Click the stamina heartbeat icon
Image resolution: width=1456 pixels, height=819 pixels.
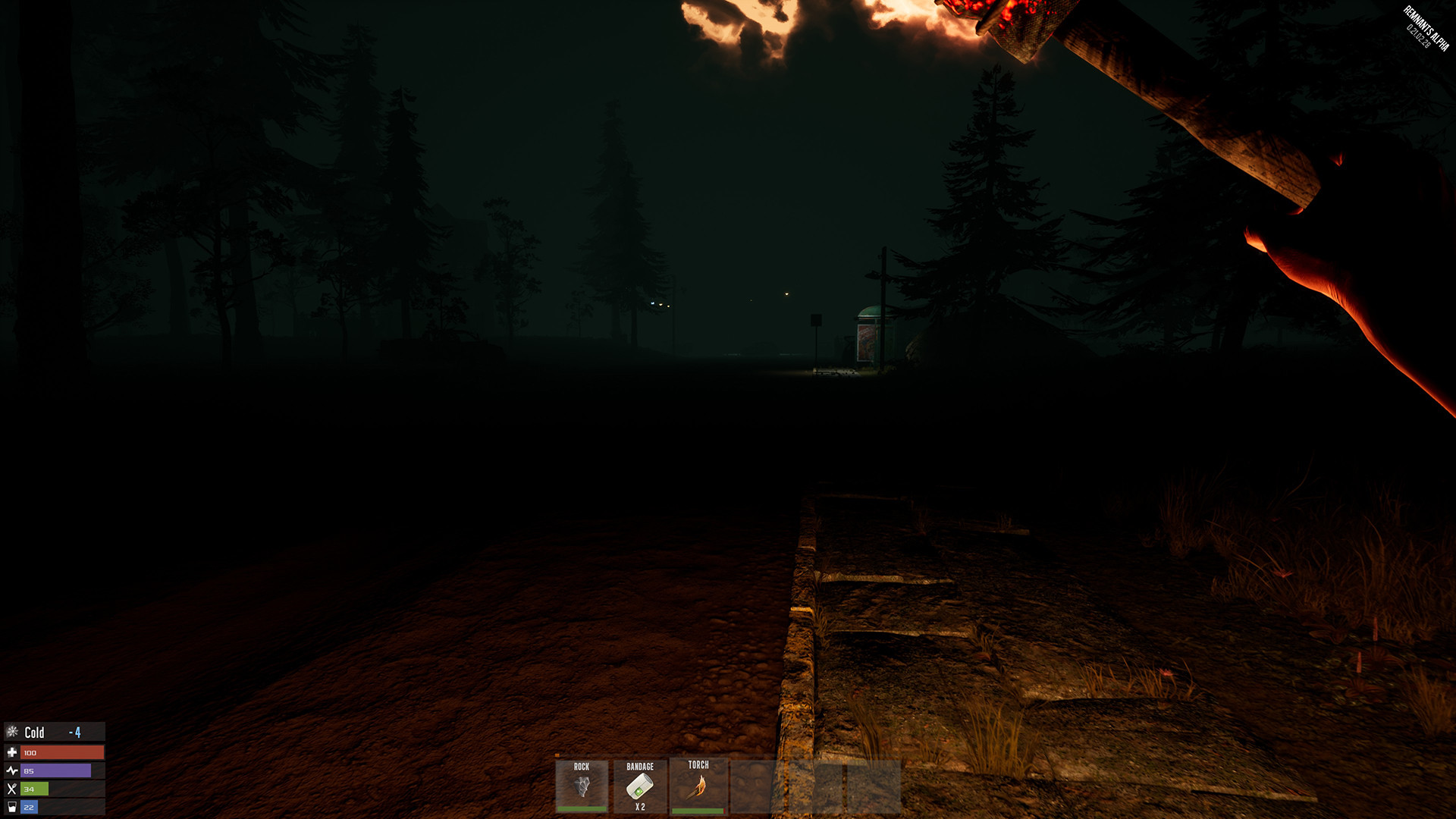[x=11, y=771]
